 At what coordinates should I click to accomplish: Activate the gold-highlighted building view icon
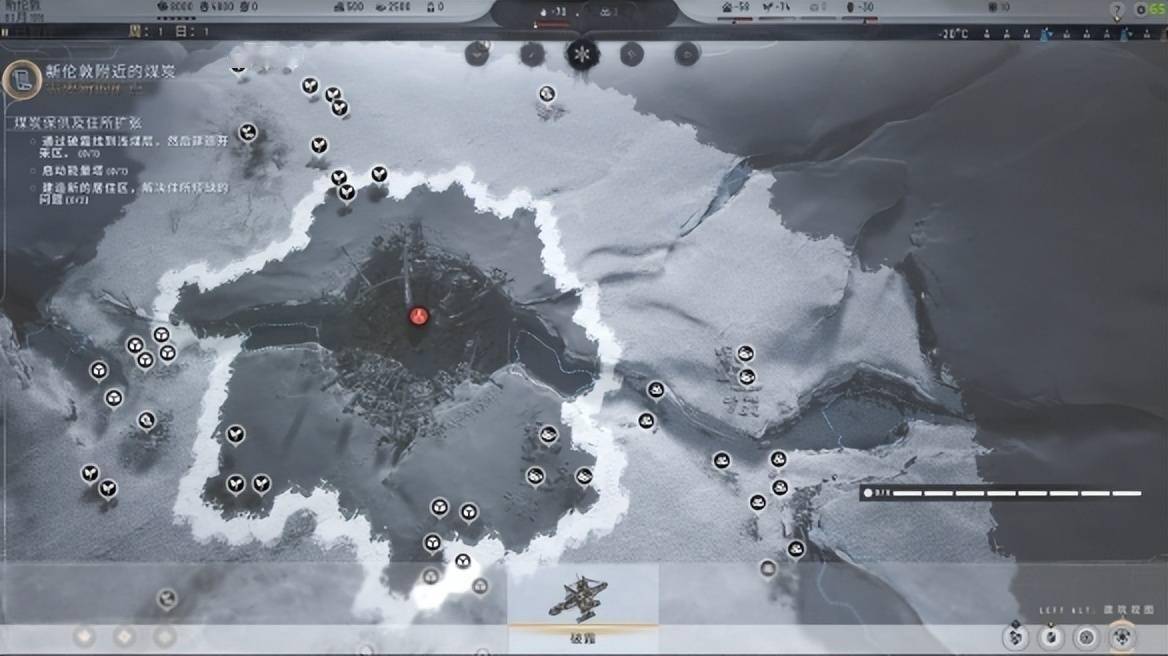click(x=1123, y=636)
